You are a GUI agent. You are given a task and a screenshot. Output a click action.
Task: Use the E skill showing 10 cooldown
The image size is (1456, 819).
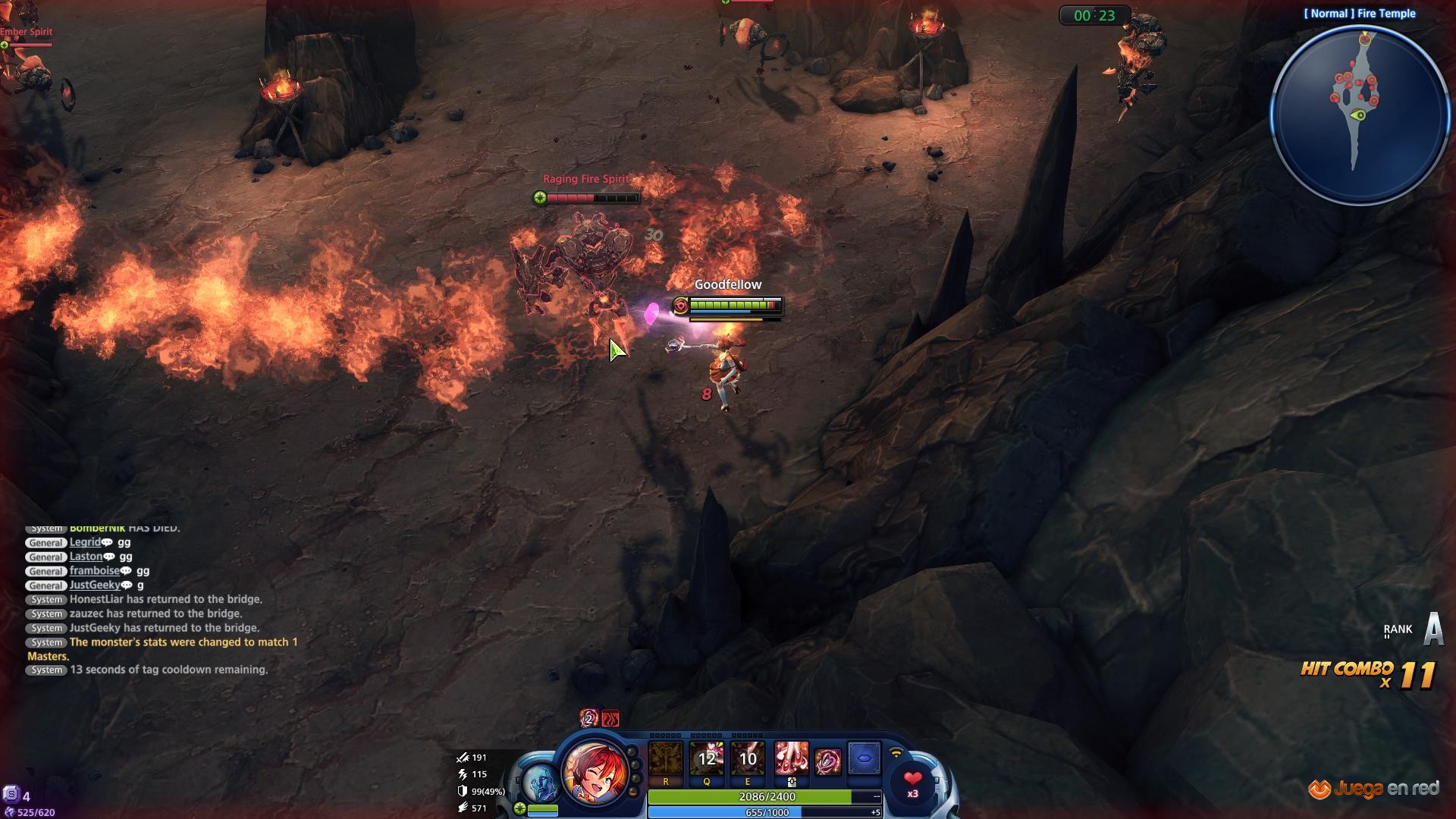click(x=748, y=760)
